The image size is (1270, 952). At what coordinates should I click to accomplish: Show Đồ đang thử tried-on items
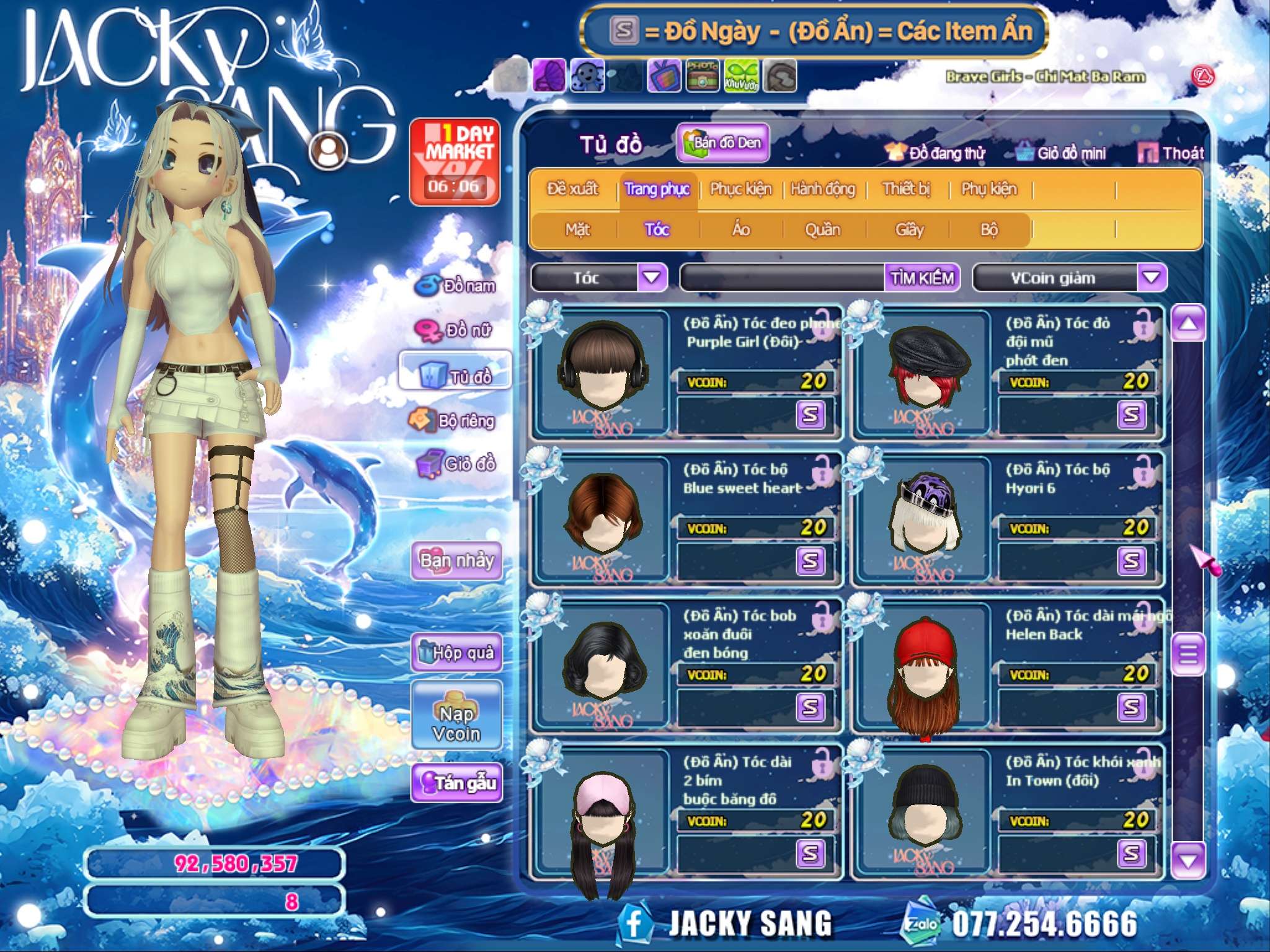pos(935,153)
